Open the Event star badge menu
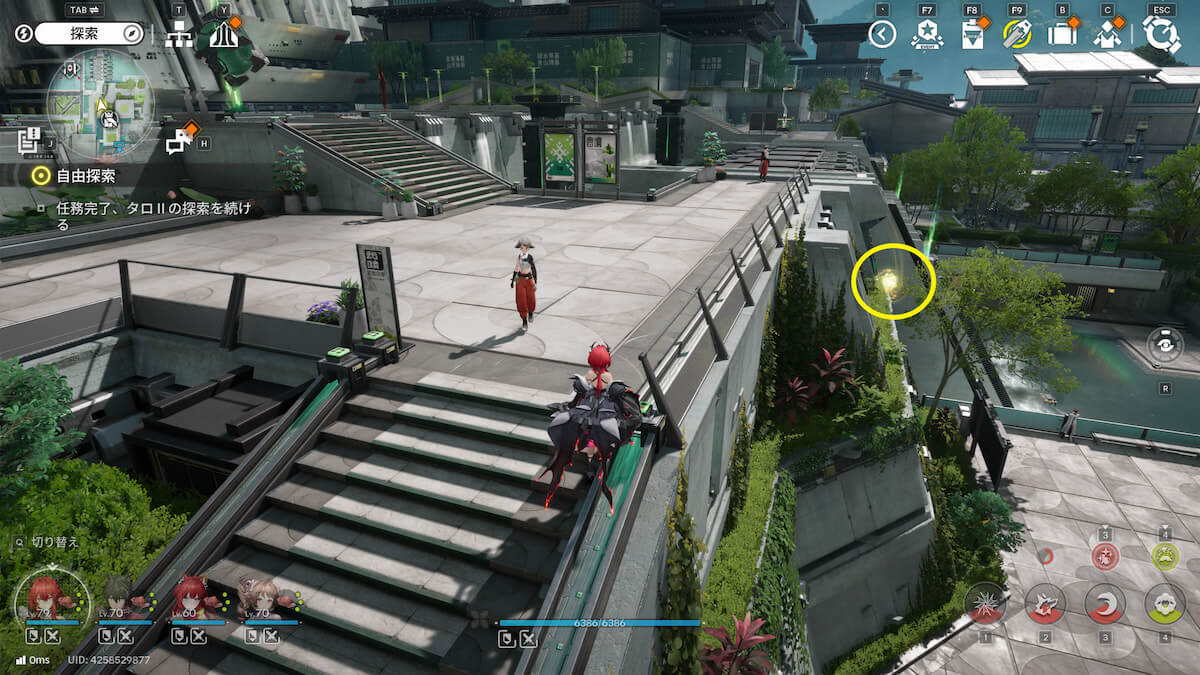The height and width of the screenshot is (675, 1200). coord(927,35)
